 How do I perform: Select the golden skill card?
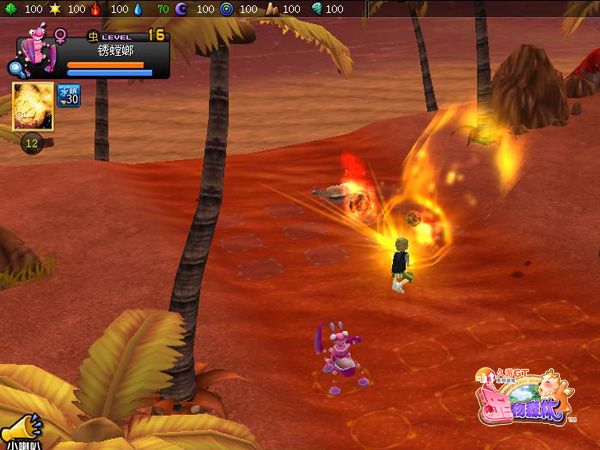coord(33,107)
